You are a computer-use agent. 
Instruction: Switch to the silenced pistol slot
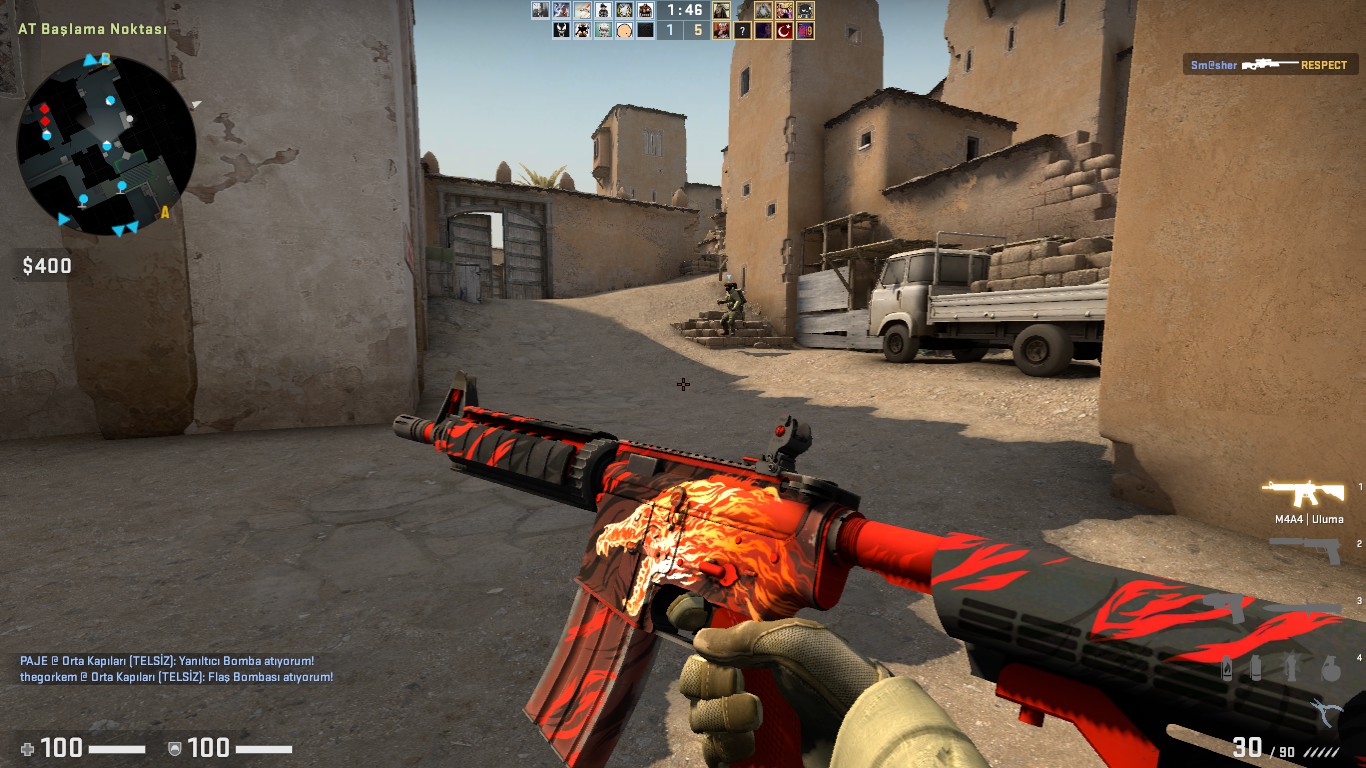click(x=1306, y=549)
